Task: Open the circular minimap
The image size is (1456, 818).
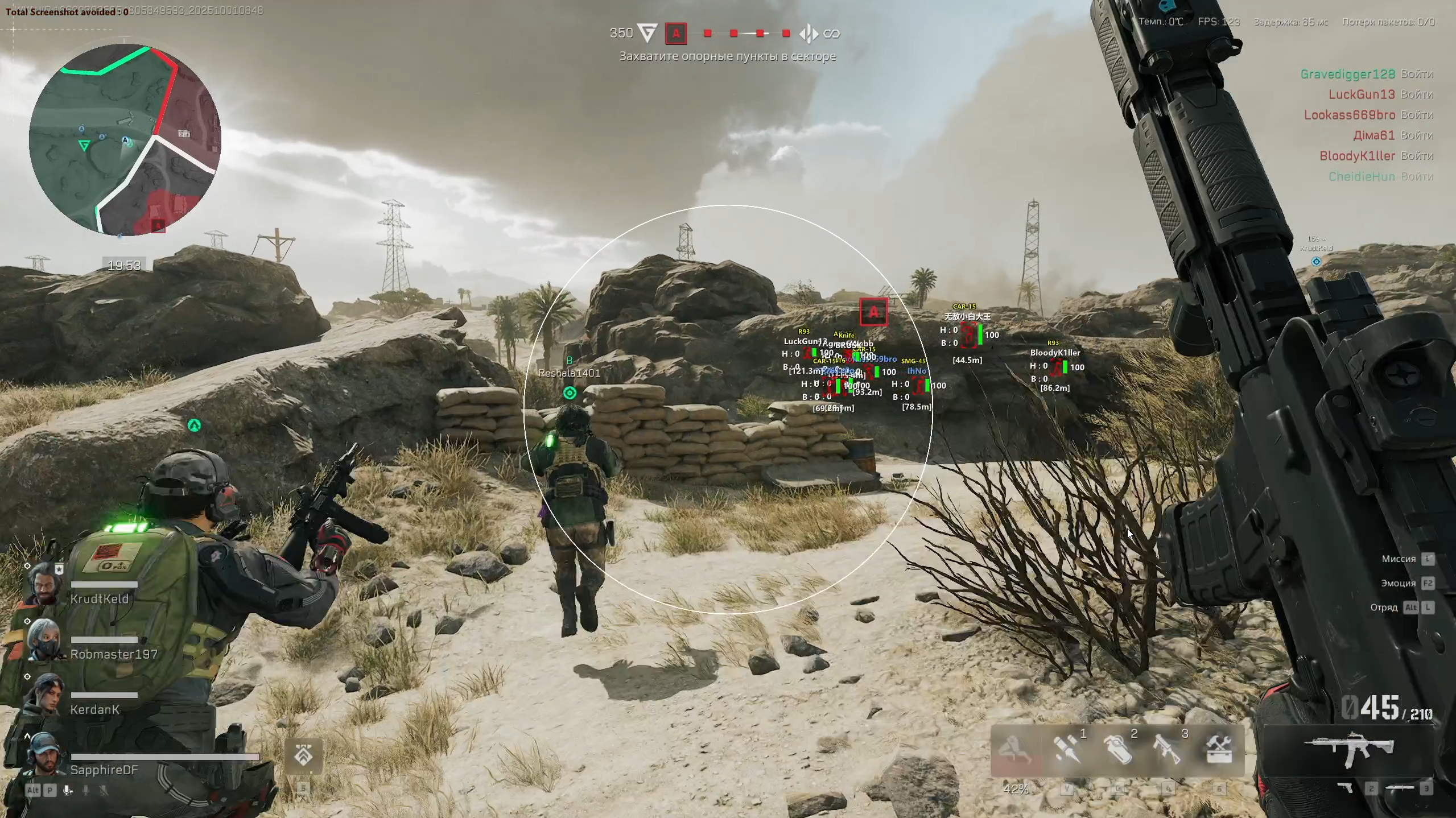Action: 125,139
